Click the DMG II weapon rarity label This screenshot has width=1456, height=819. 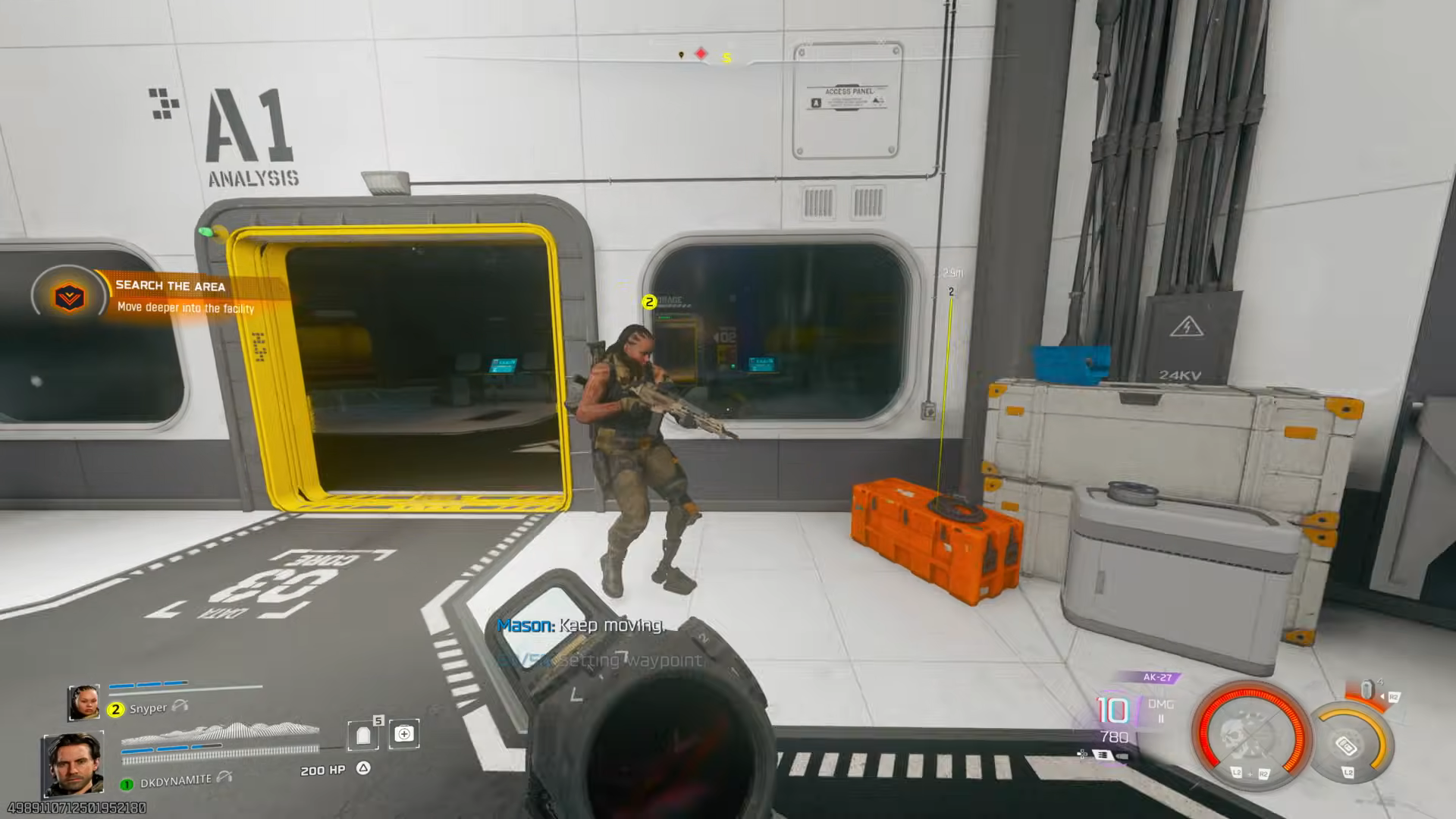click(1161, 711)
